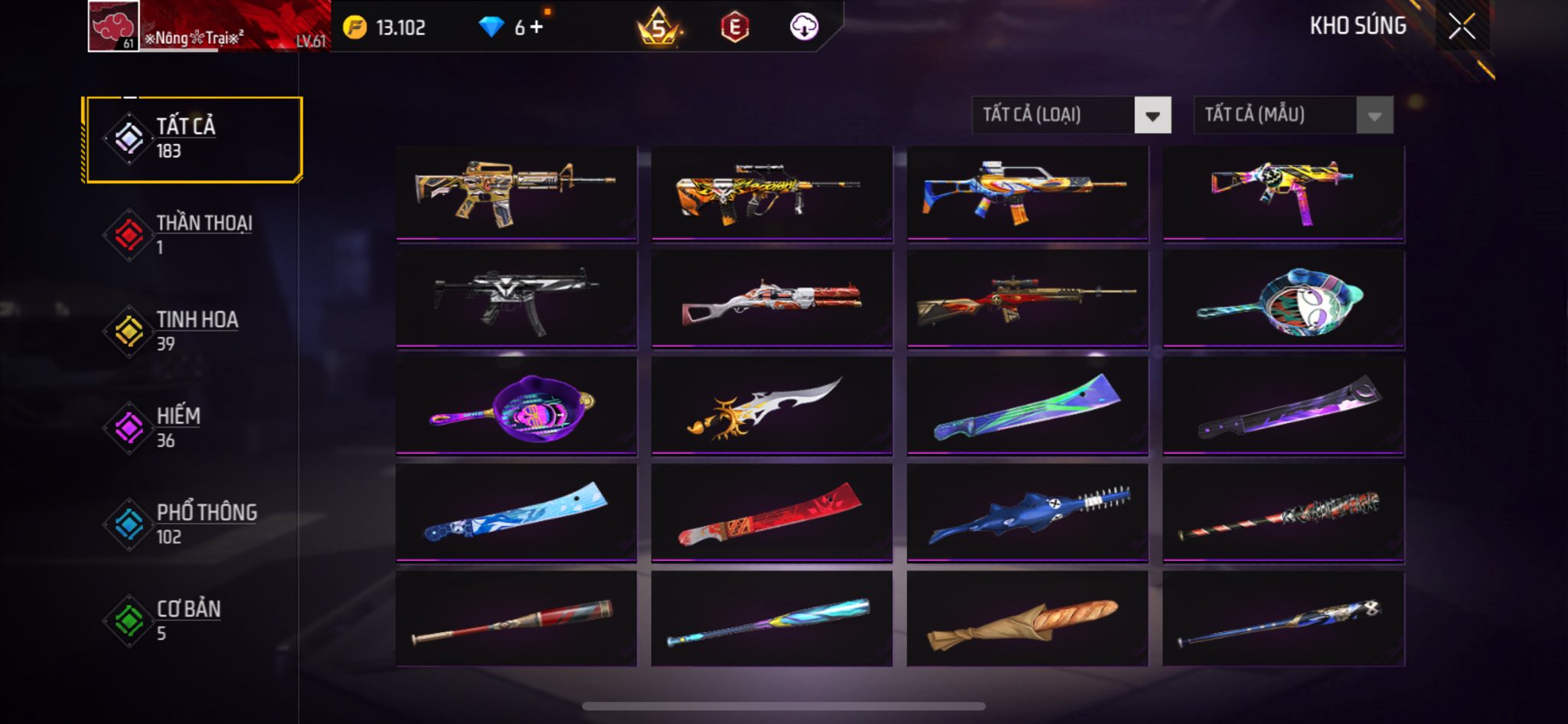This screenshot has width=1568, height=724.
Task: Select the golden M4A1 rifle skin
Action: point(517,193)
